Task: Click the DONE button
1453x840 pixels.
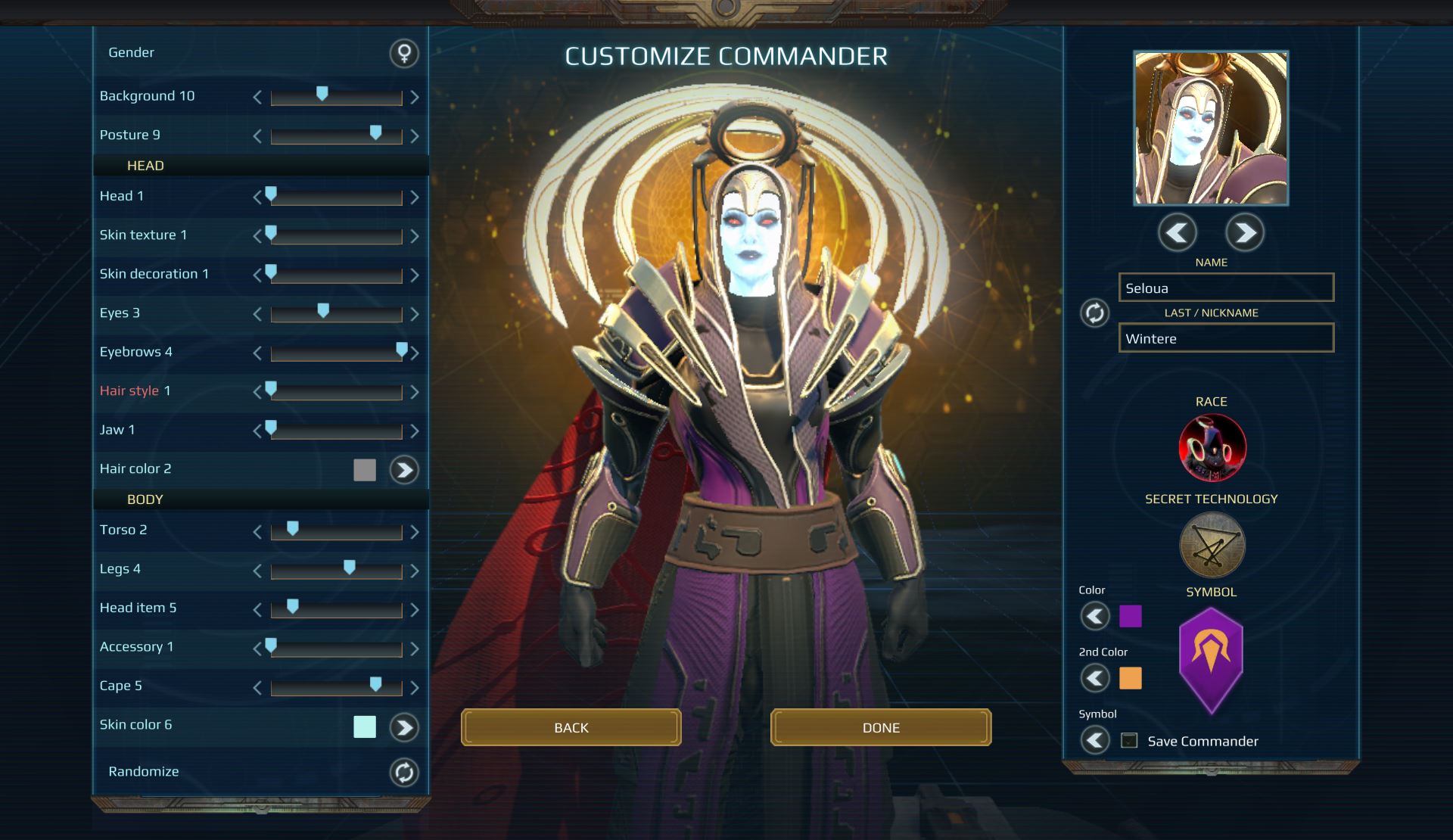Action: pos(880,727)
